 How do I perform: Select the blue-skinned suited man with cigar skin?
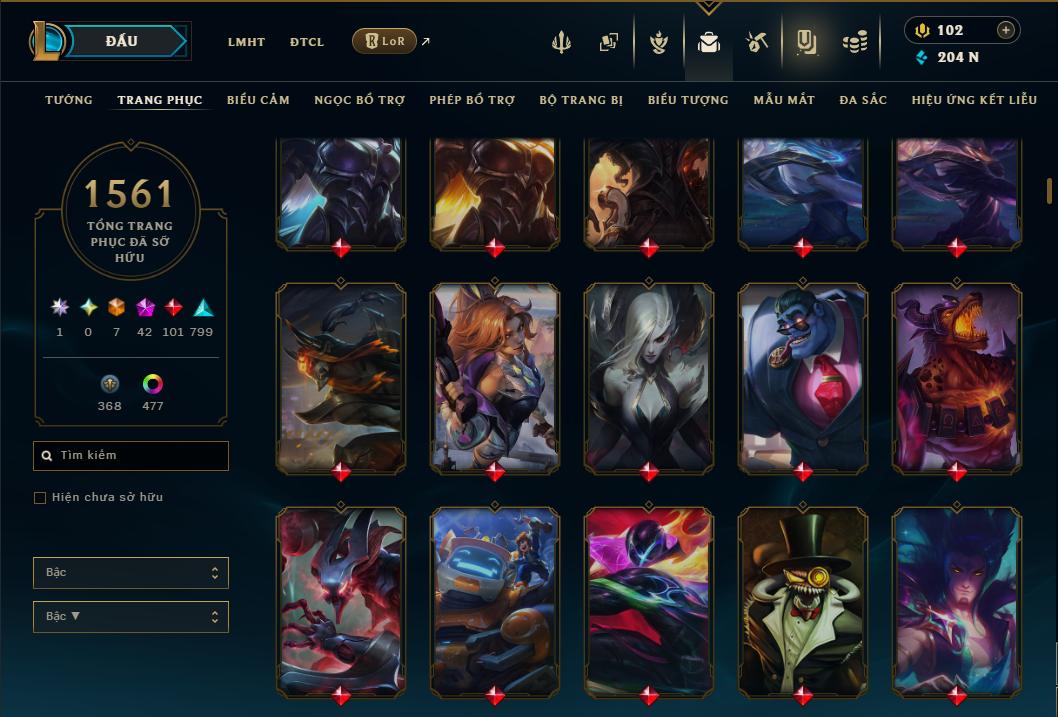pyautogui.click(x=803, y=377)
